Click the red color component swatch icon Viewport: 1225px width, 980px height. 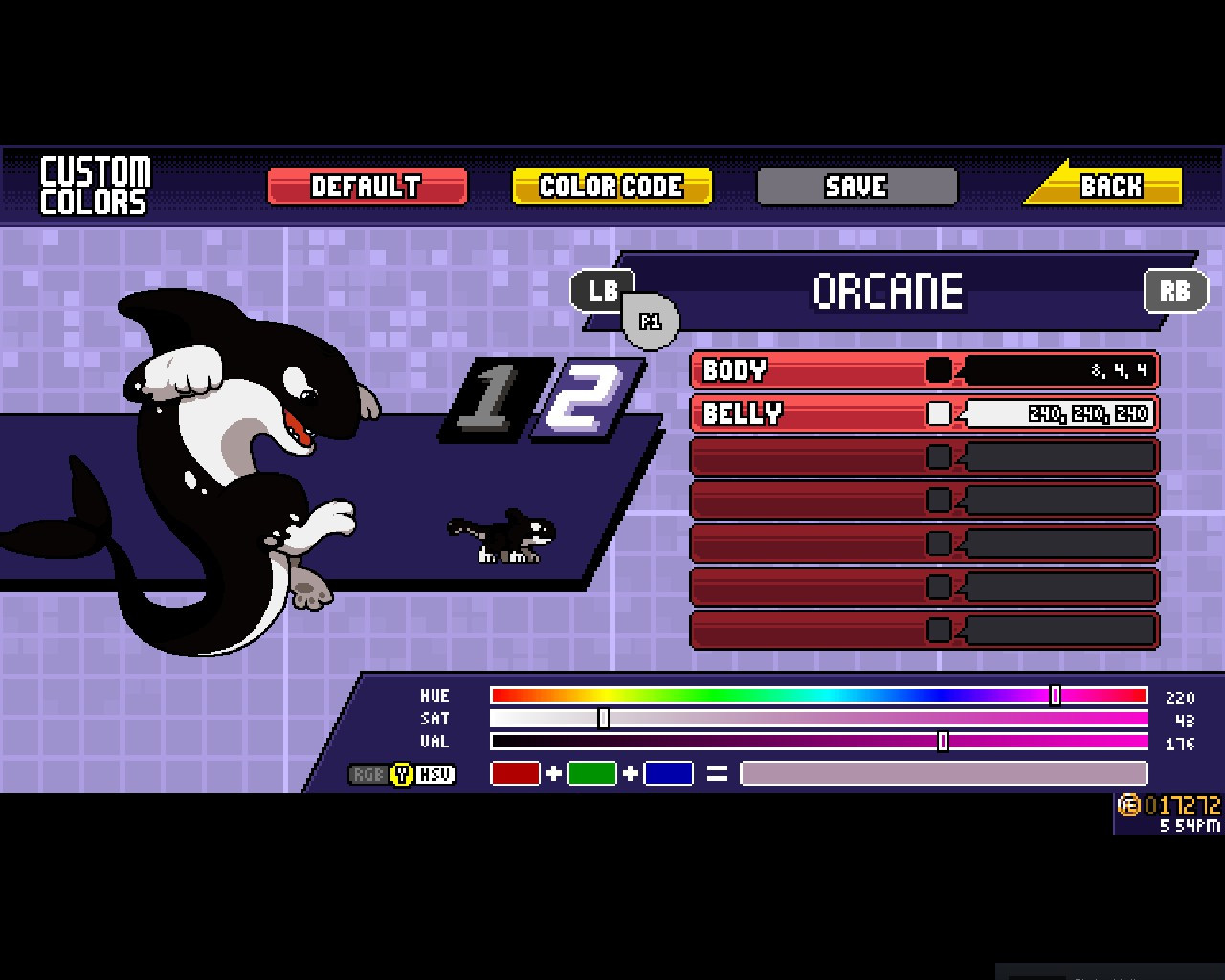click(515, 772)
